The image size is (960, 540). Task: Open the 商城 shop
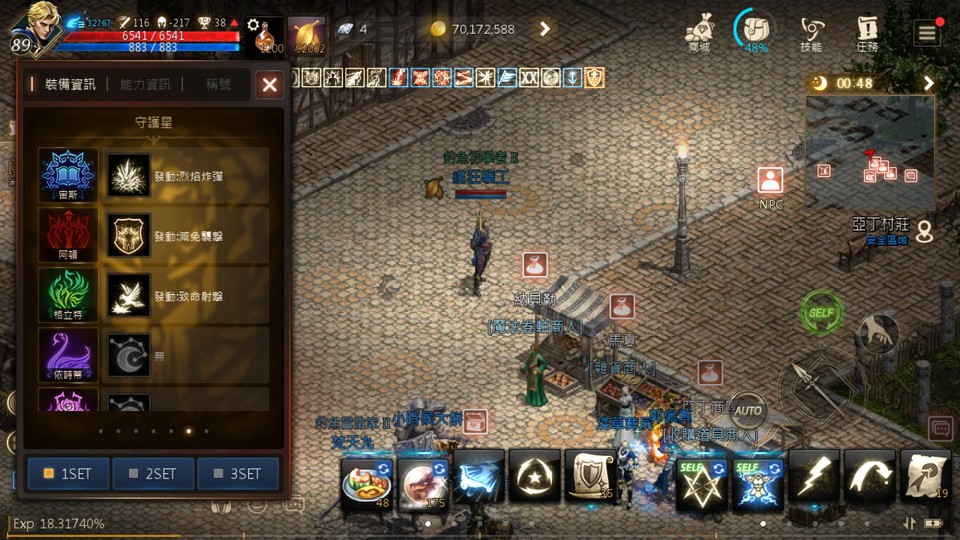(x=699, y=33)
